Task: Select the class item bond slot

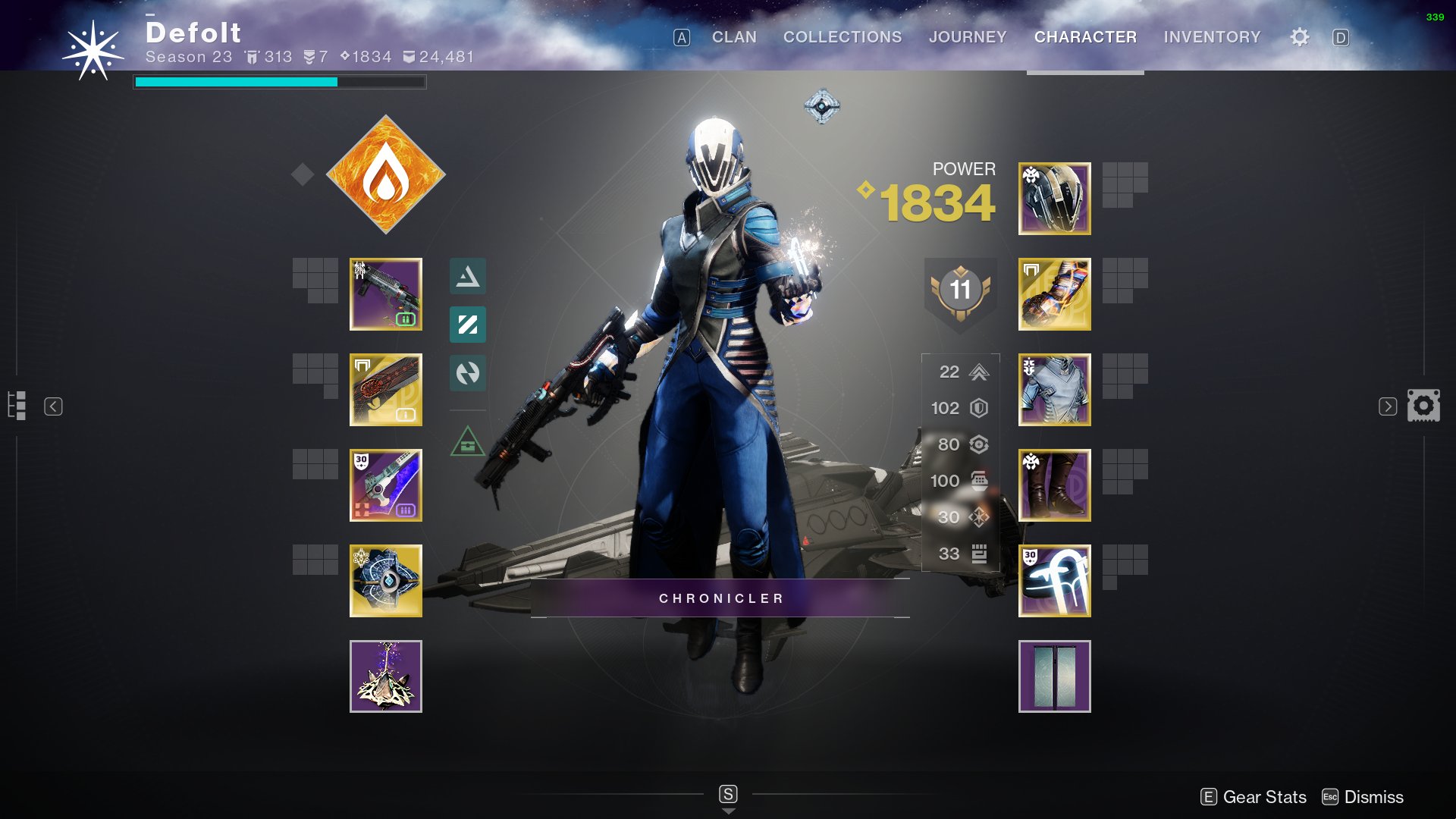Action: pyautogui.click(x=1054, y=581)
